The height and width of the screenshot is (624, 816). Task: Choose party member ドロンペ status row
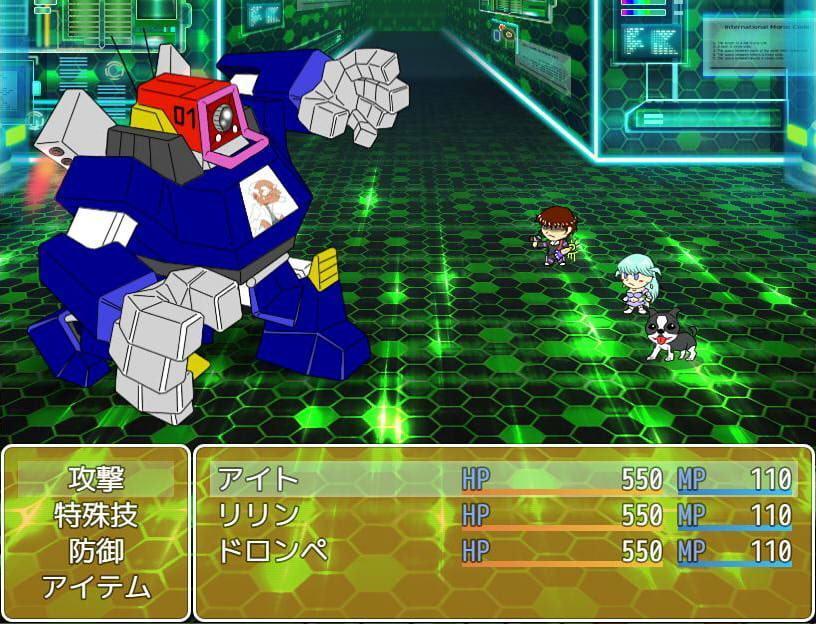(504, 551)
